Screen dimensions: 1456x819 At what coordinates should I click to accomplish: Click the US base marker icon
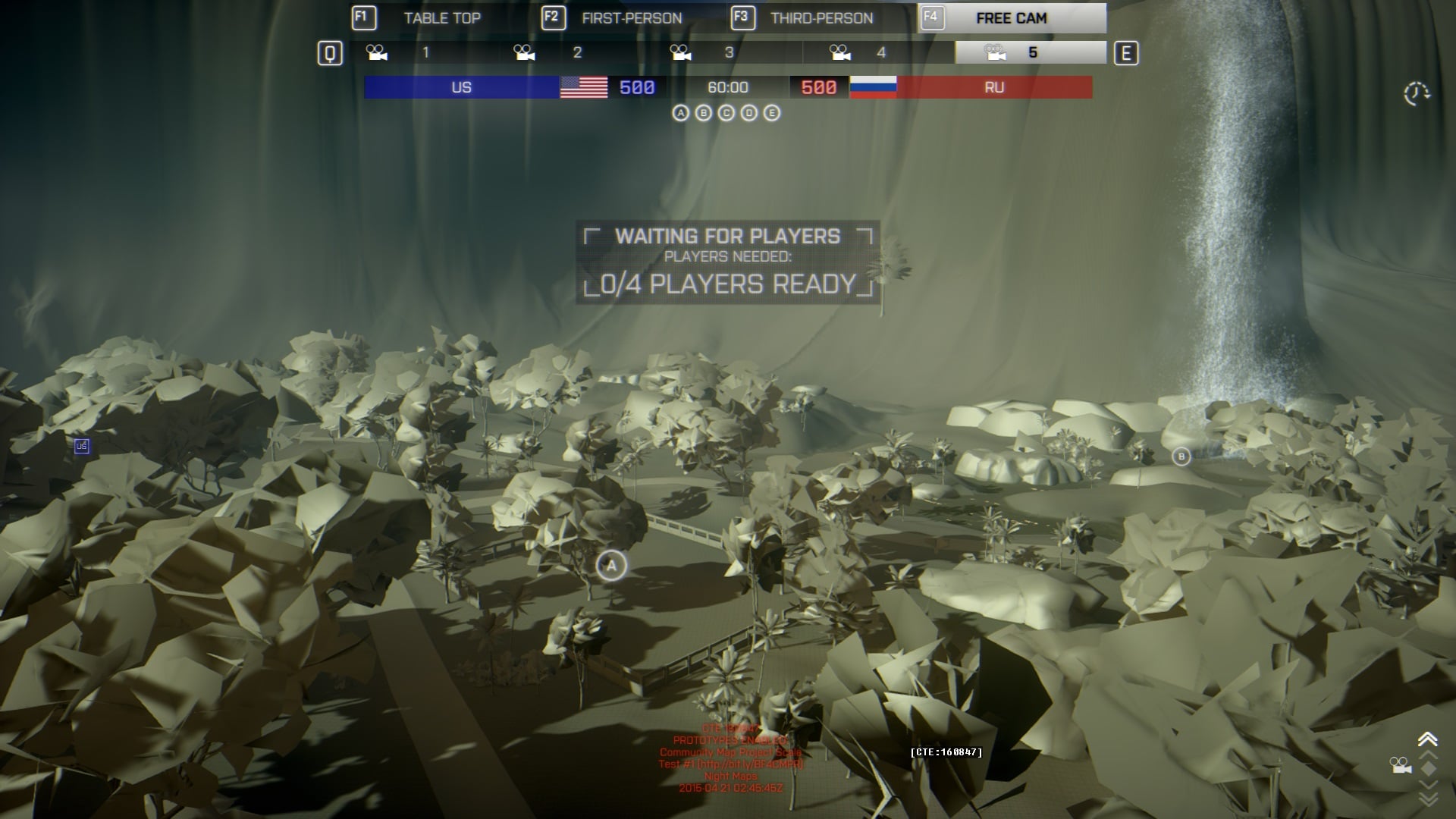coord(82,446)
